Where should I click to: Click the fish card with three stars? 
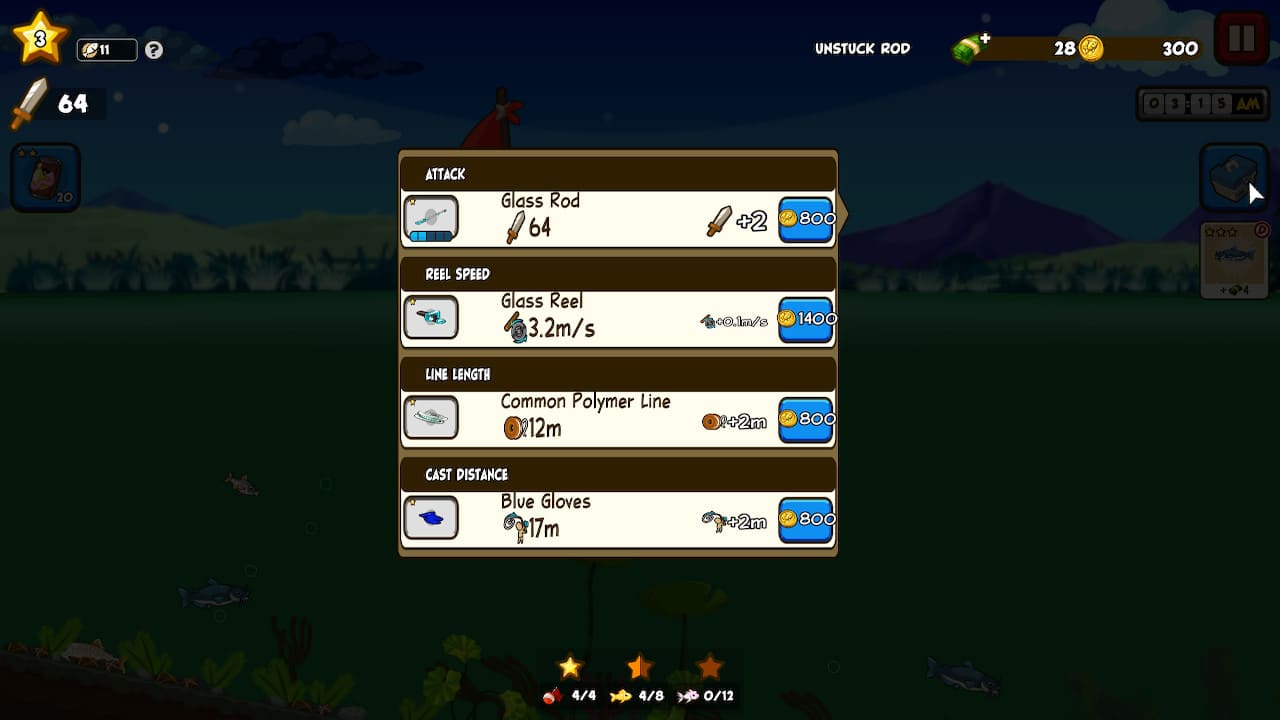pos(1235,258)
